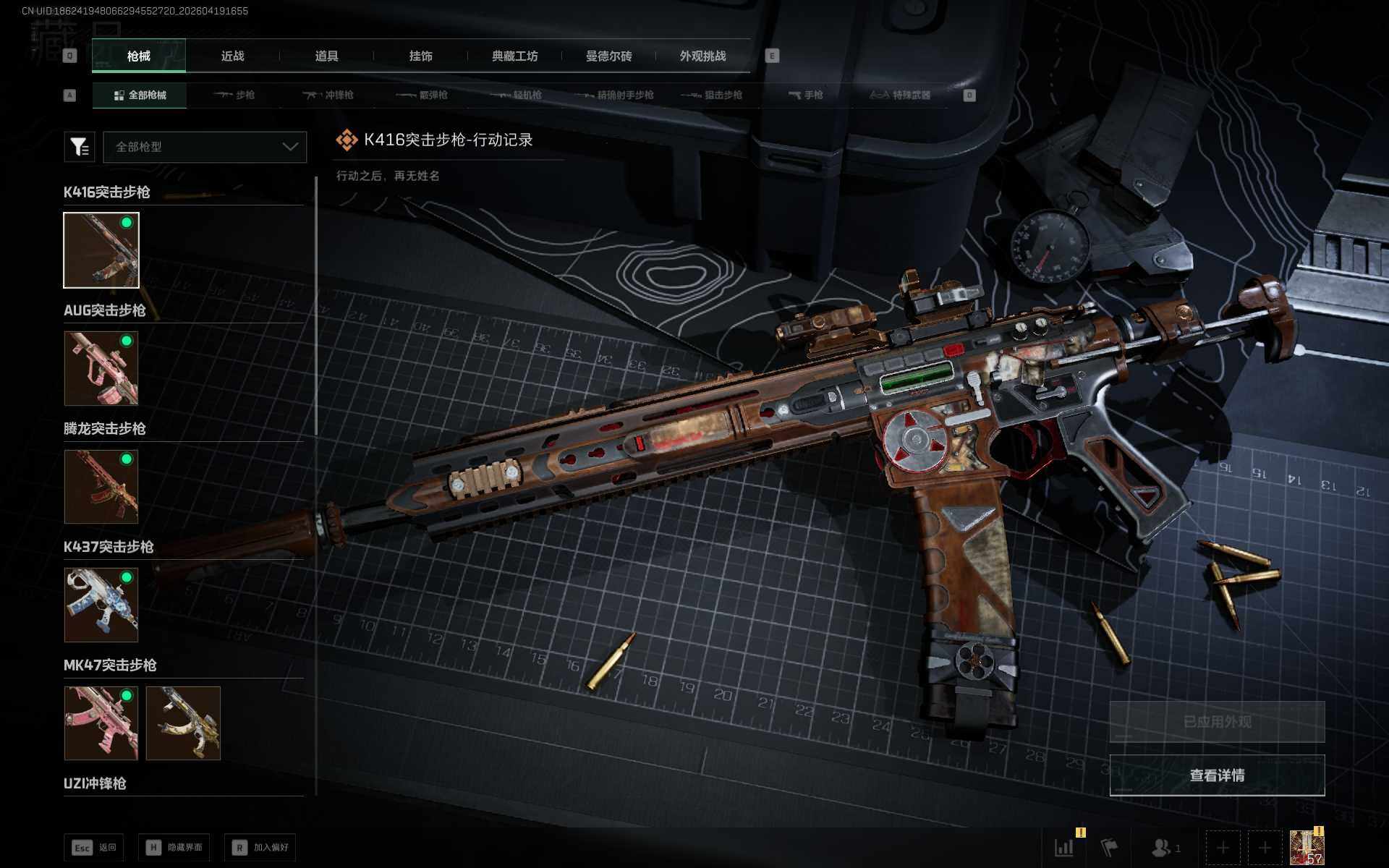Filter weapons by 步枪 rifles
Image resolution: width=1389 pixels, height=868 pixels.
pos(234,95)
